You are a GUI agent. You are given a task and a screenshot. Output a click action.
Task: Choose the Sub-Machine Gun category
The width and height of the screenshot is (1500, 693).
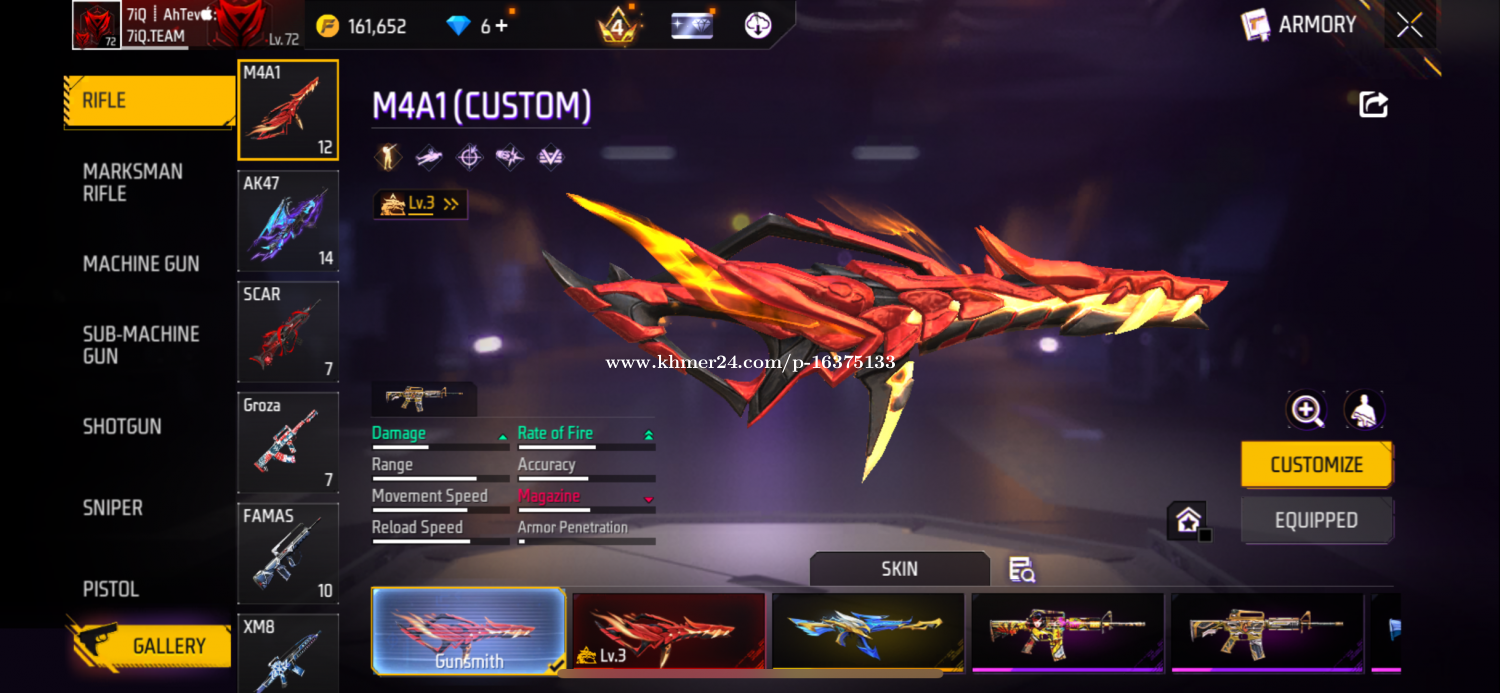pos(141,345)
